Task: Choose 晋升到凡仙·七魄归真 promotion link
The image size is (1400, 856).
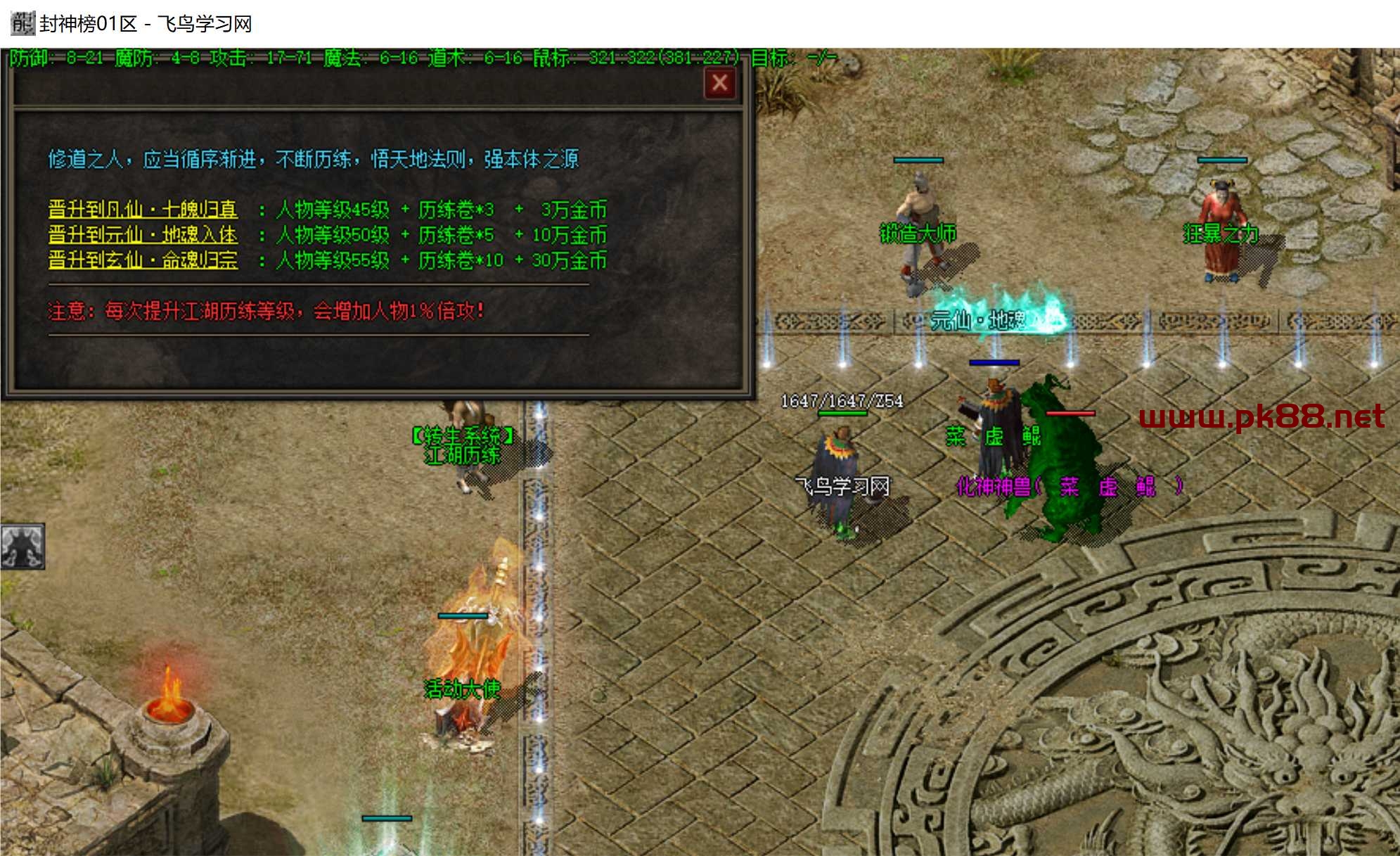Action: tap(143, 210)
